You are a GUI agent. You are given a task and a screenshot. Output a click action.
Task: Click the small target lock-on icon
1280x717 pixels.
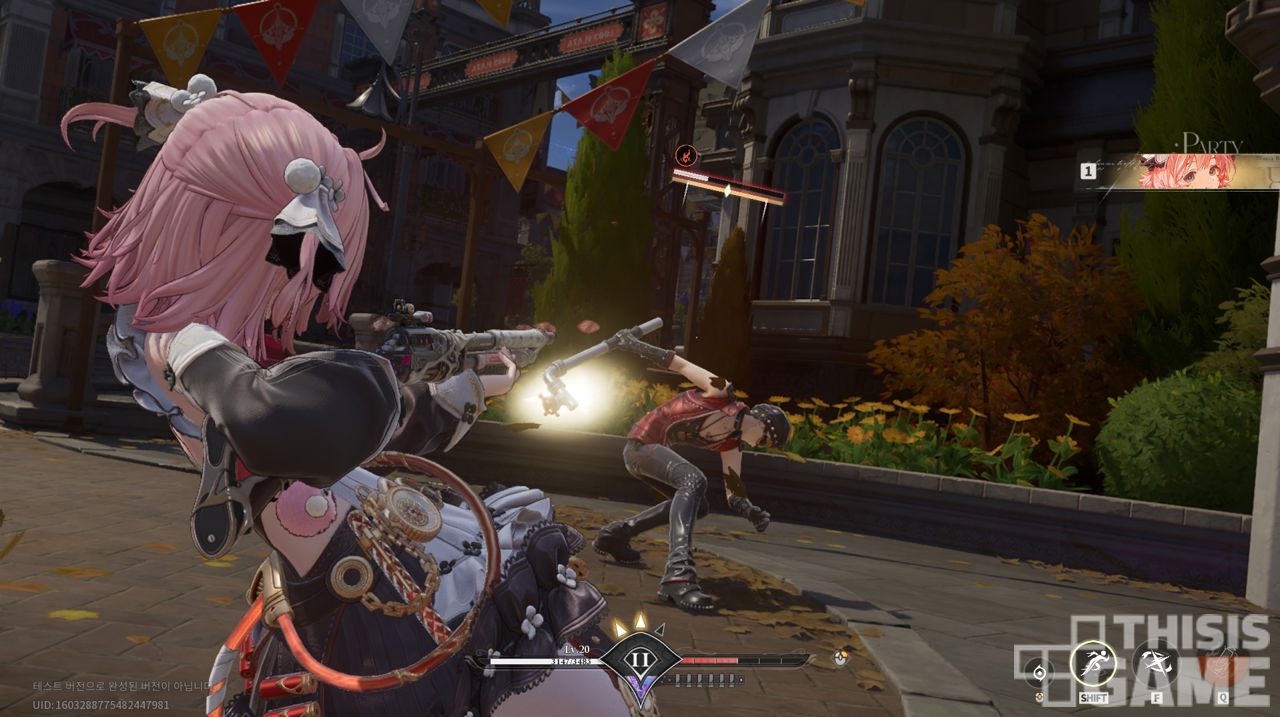[1040, 670]
